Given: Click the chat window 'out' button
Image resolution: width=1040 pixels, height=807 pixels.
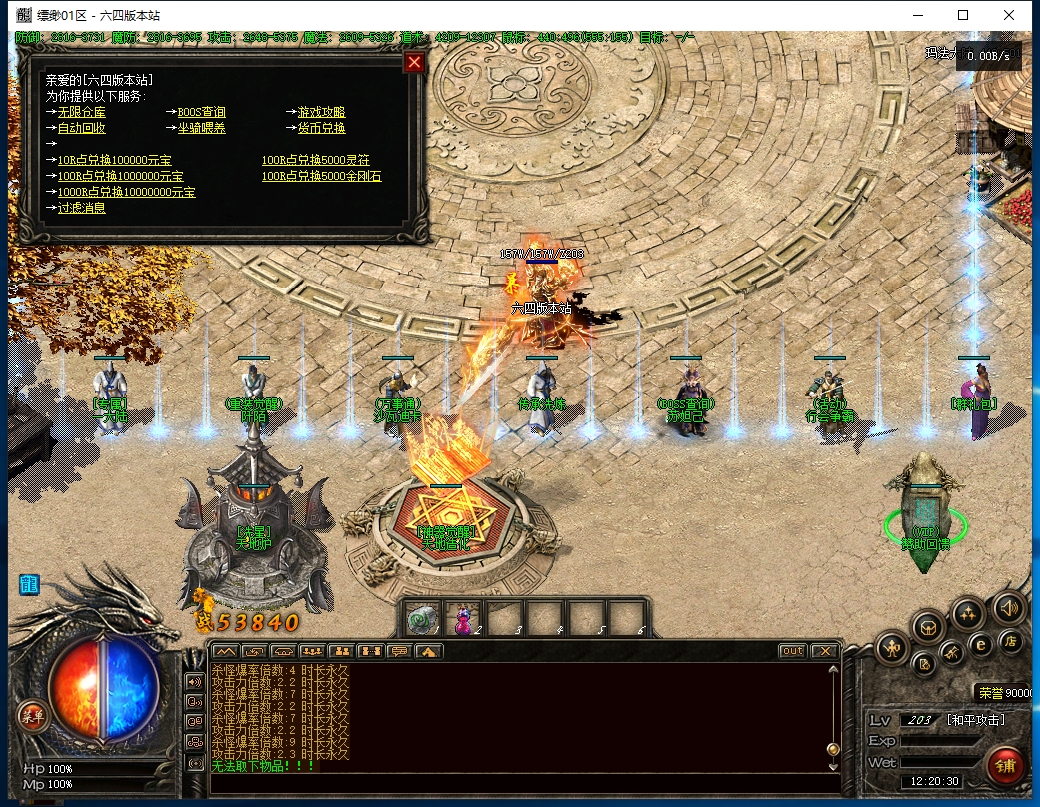Looking at the screenshot, I should point(792,651).
